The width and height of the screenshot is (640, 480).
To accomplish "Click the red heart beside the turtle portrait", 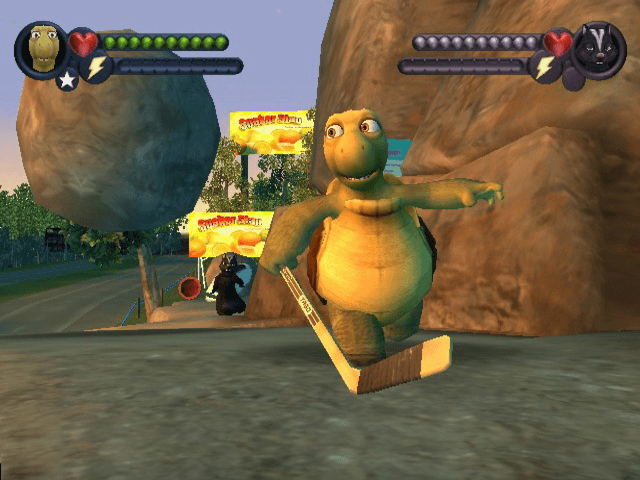I will 84,43.
